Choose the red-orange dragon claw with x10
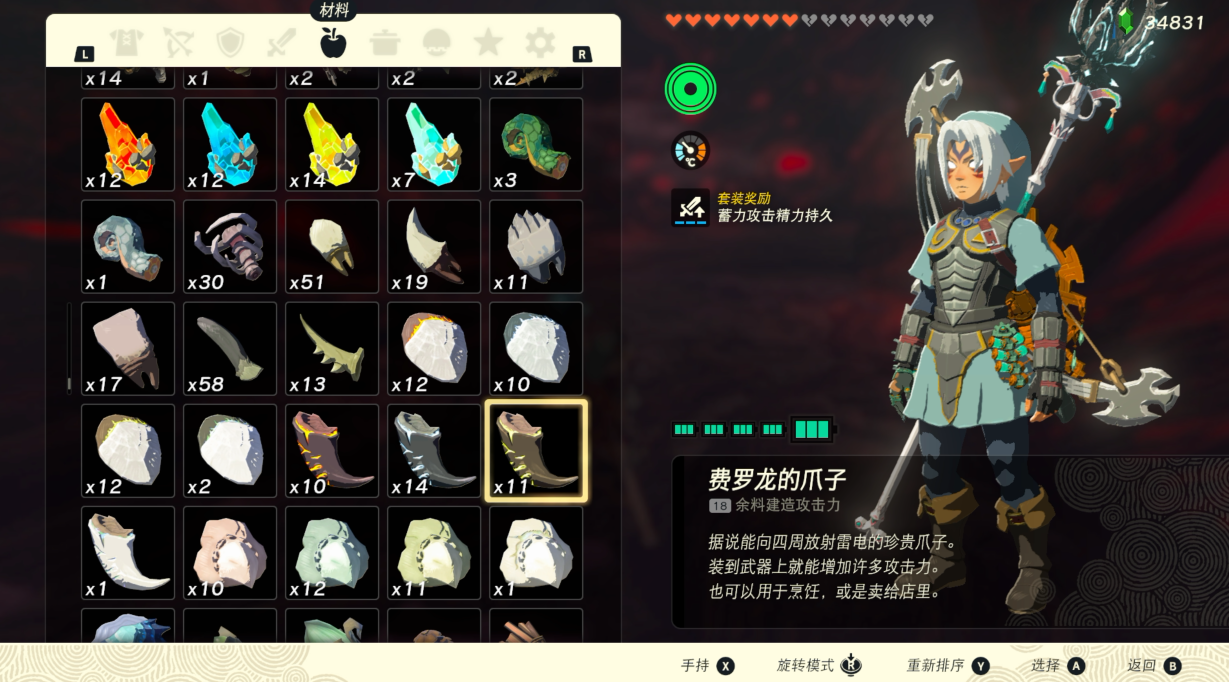1229x682 pixels. click(x=332, y=450)
